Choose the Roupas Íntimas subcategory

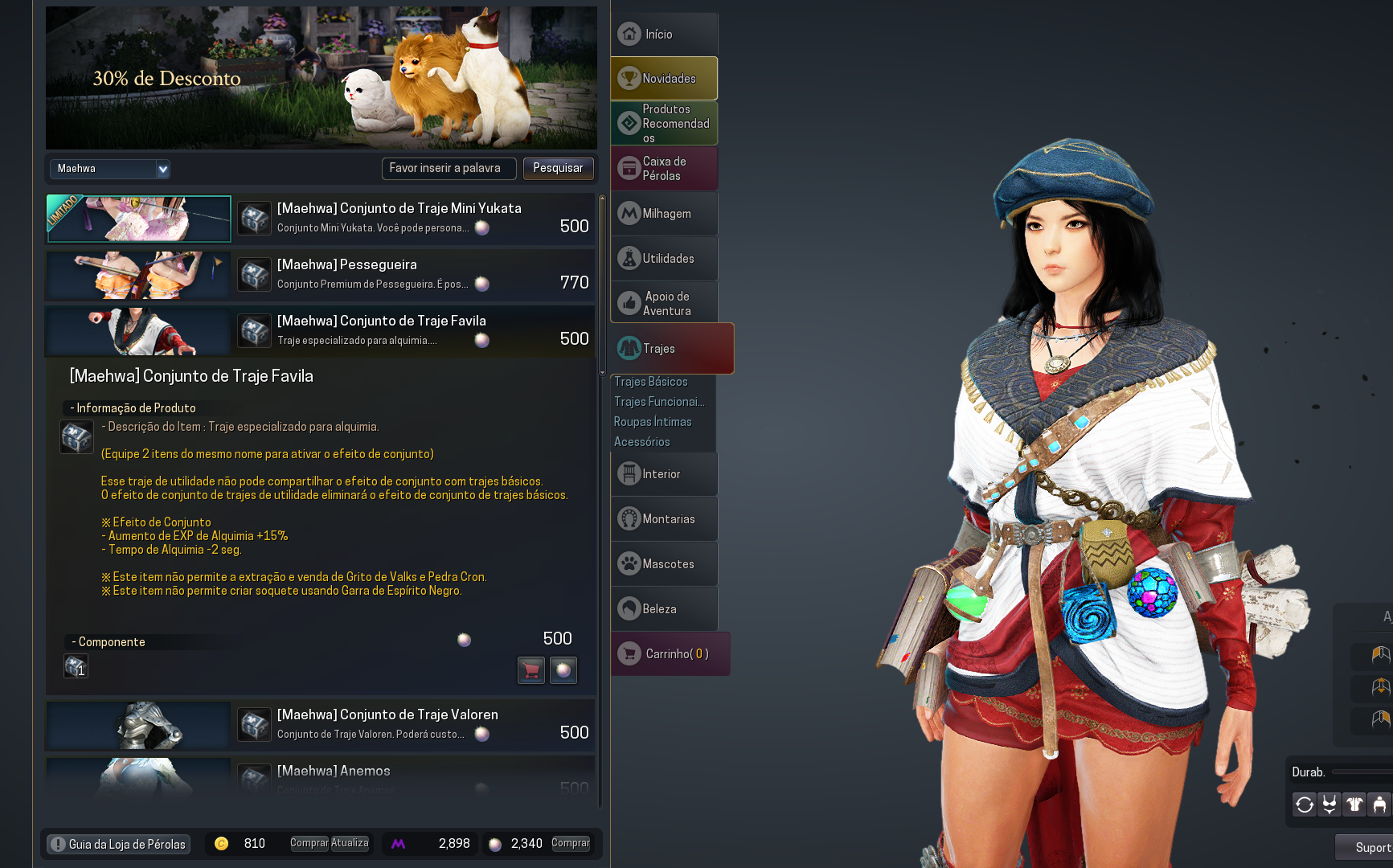click(x=653, y=422)
